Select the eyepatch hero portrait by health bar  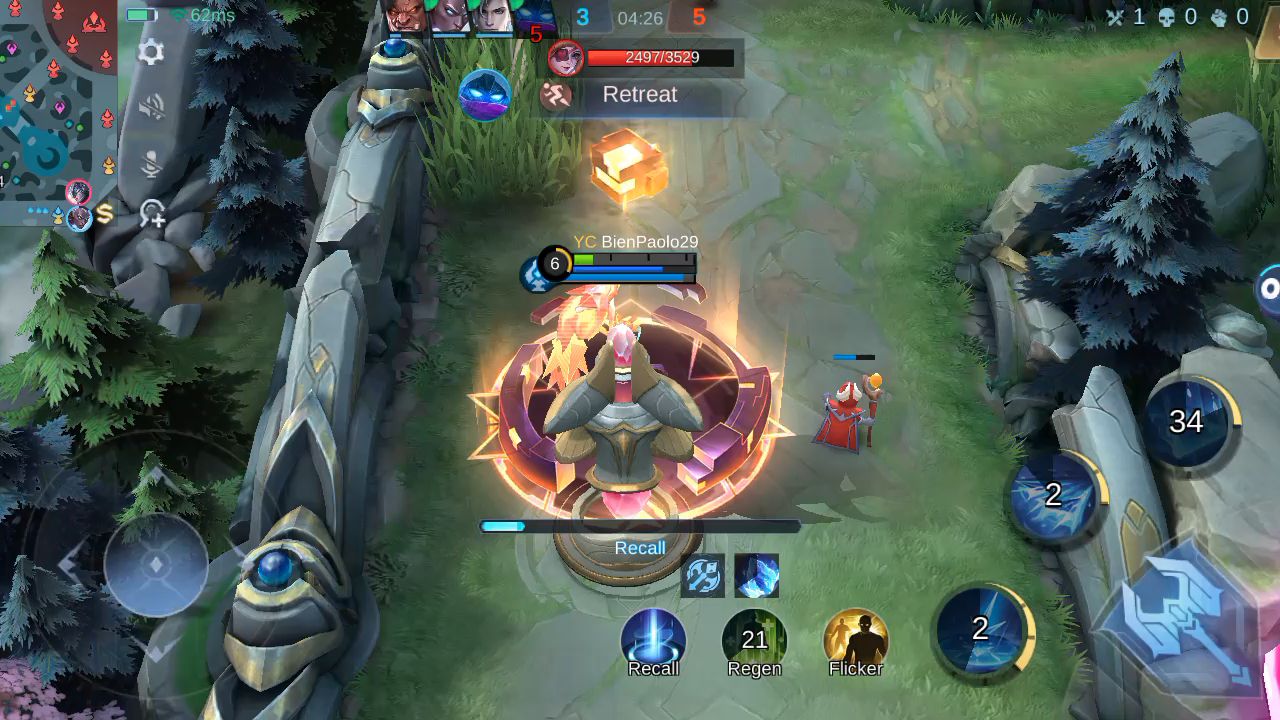point(566,58)
